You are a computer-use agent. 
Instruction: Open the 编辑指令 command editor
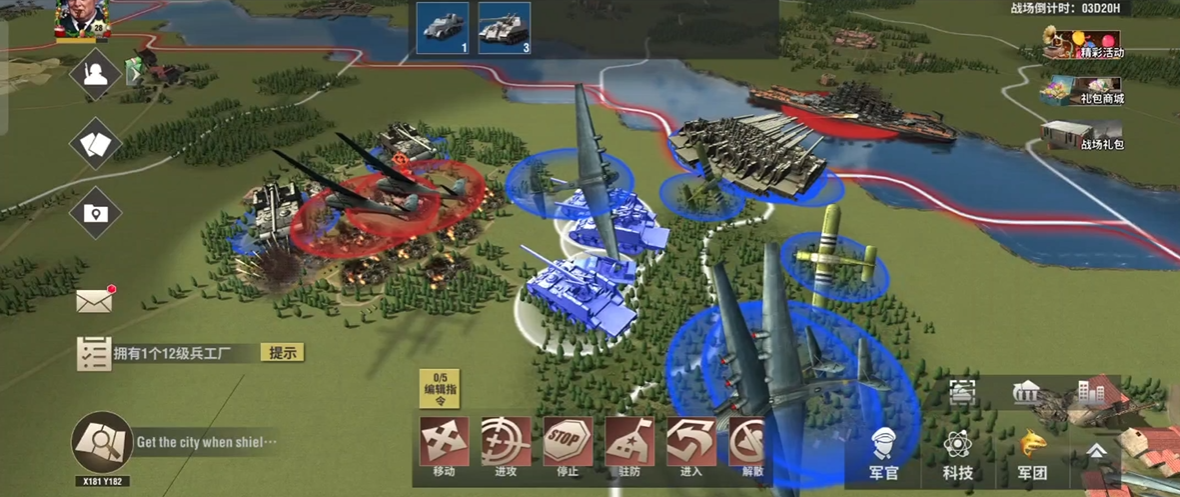click(439, 389)
